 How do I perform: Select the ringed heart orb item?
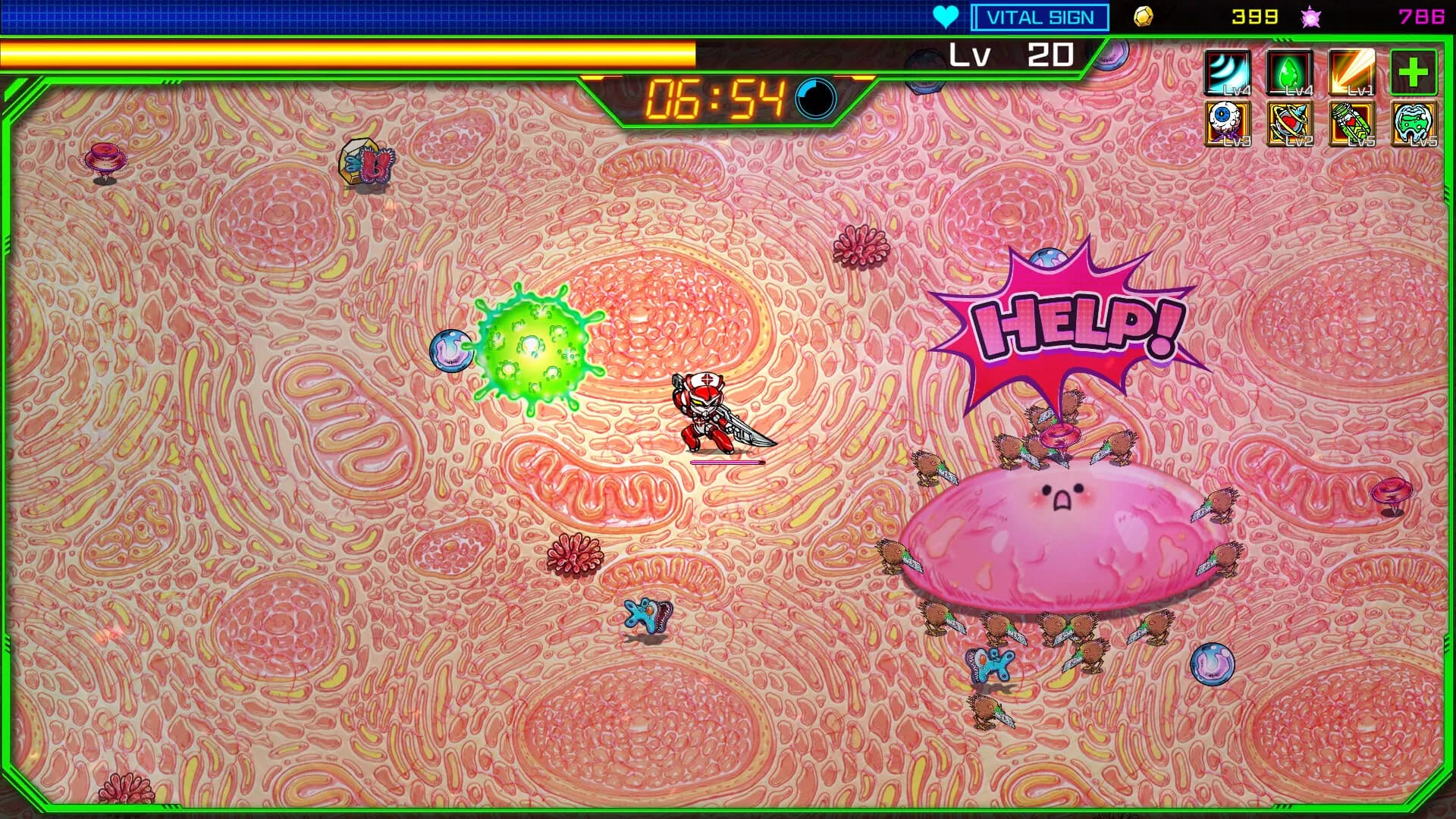(1289, 124)
